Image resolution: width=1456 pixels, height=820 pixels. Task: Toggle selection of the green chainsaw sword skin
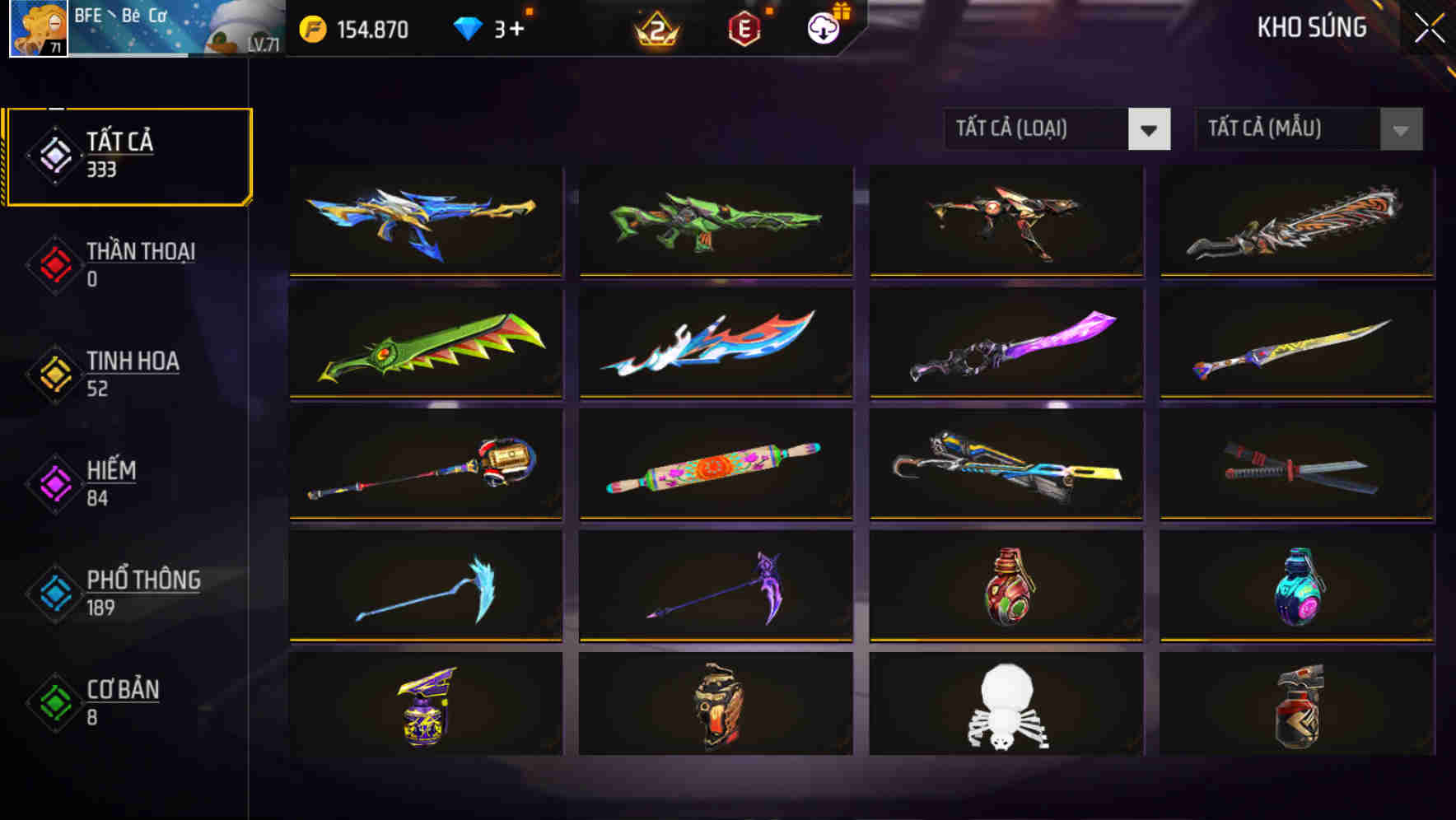click(424, 346)
